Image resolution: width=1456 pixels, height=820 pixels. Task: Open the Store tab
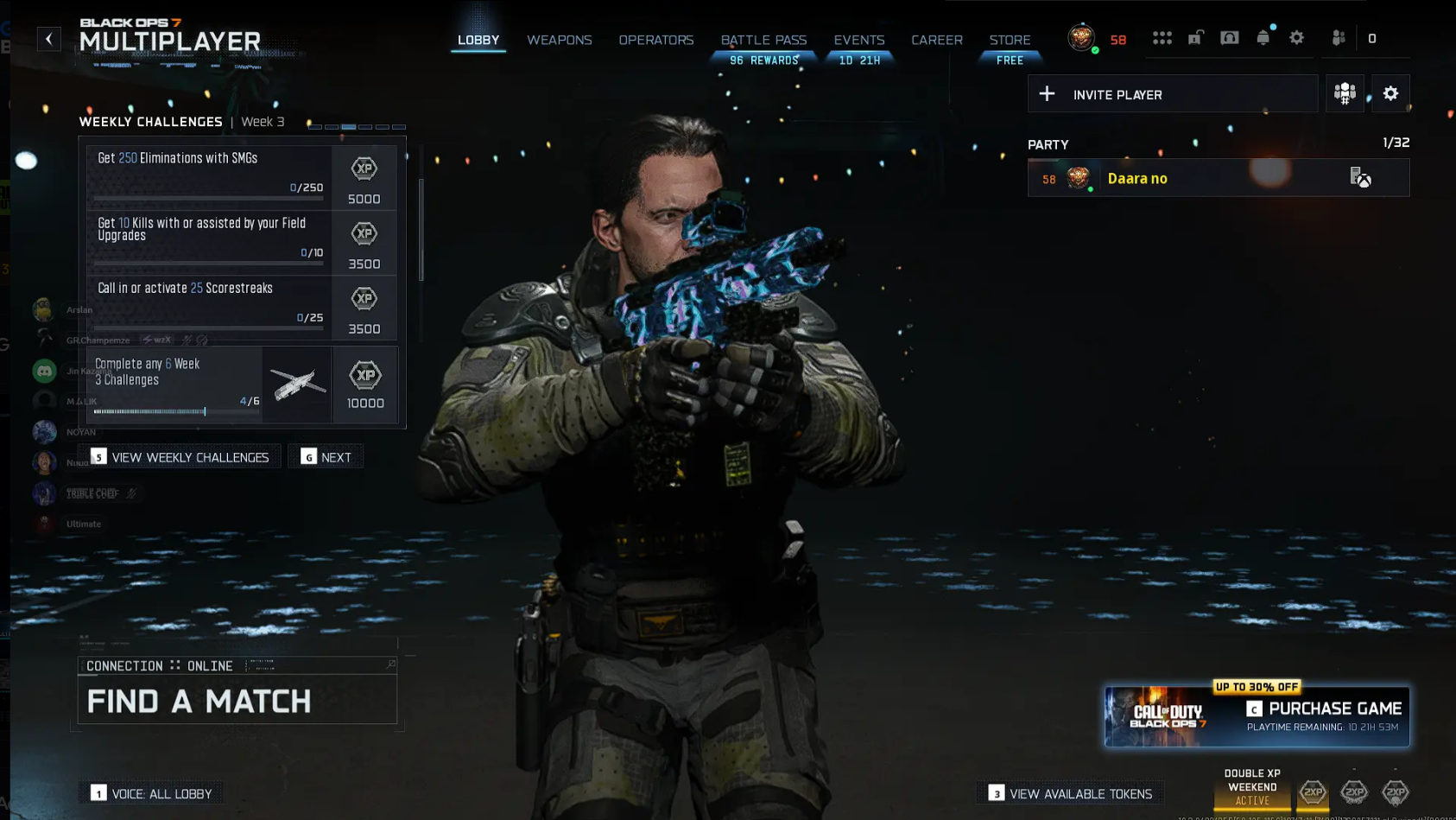pos(1010,40)
